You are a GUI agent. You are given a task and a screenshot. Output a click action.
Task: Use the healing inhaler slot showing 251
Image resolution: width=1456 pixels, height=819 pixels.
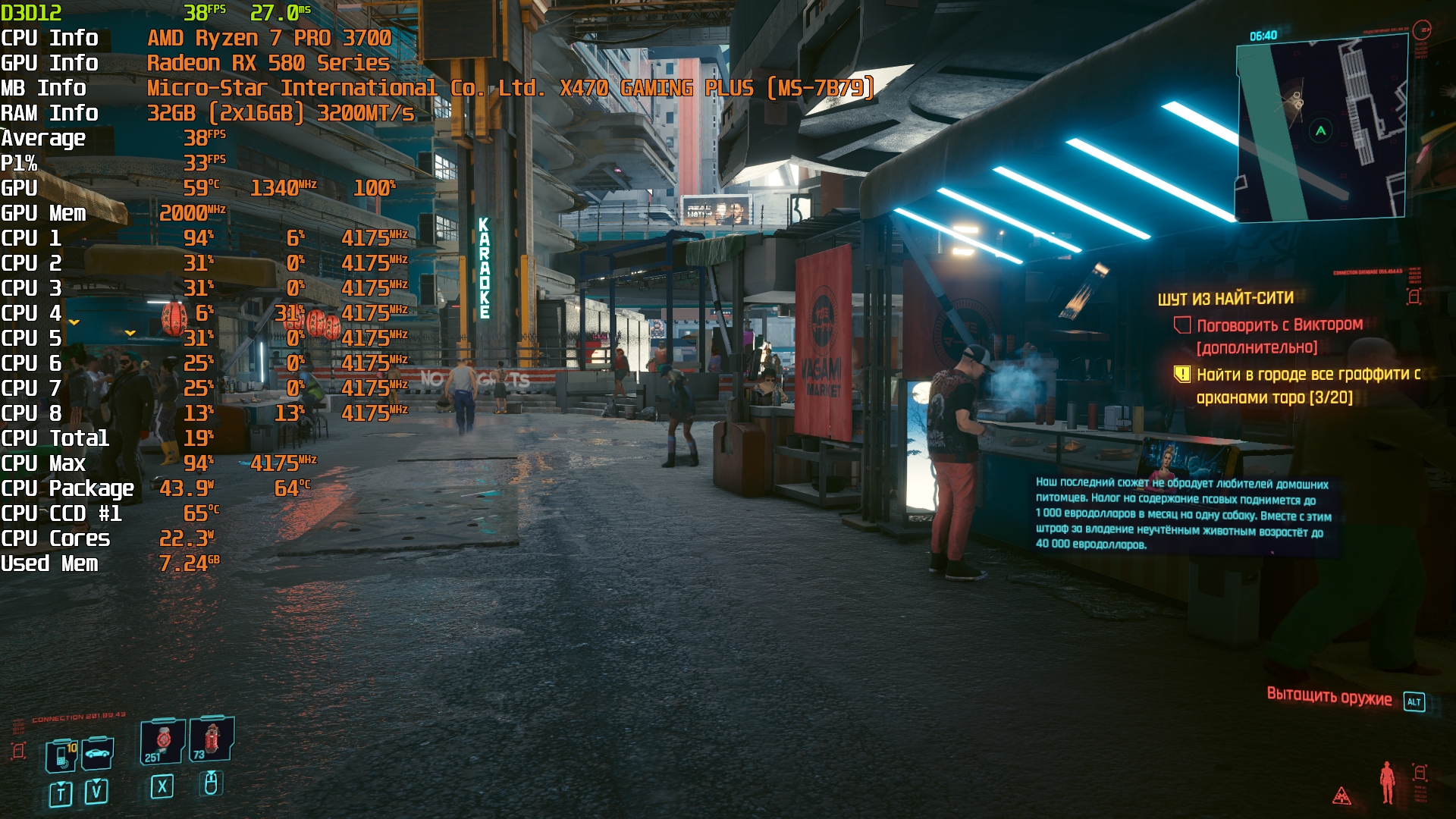[x=162, y=741]
